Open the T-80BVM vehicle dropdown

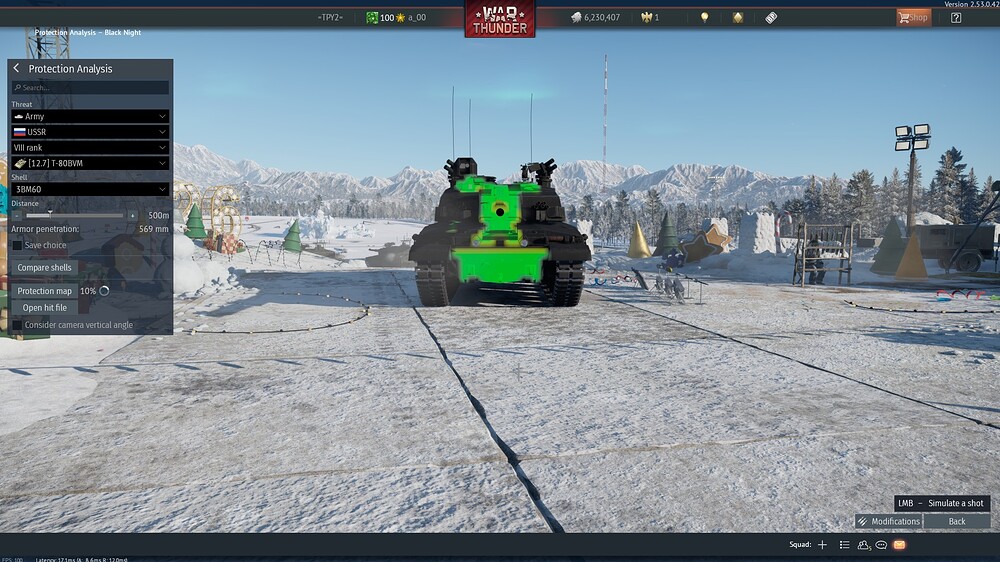90,163
